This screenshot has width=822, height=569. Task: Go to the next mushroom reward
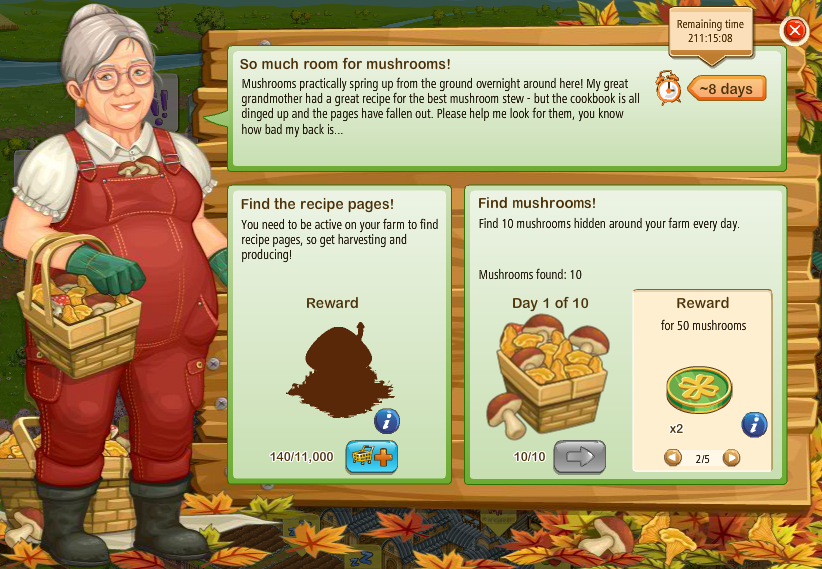pos(731,458)
